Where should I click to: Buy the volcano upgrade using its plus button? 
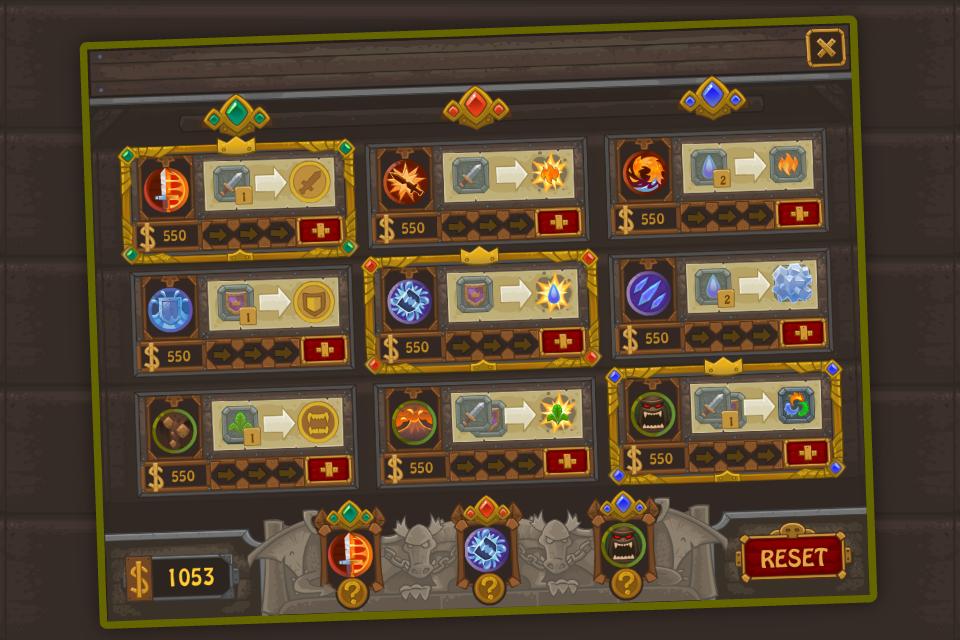[x=566, y=462]
